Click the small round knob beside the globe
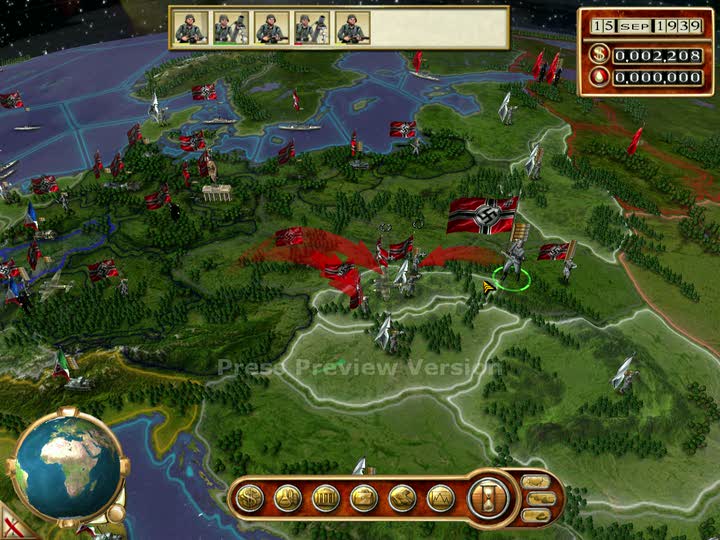This screenshot has height=540, width=720. pos(116,513)
